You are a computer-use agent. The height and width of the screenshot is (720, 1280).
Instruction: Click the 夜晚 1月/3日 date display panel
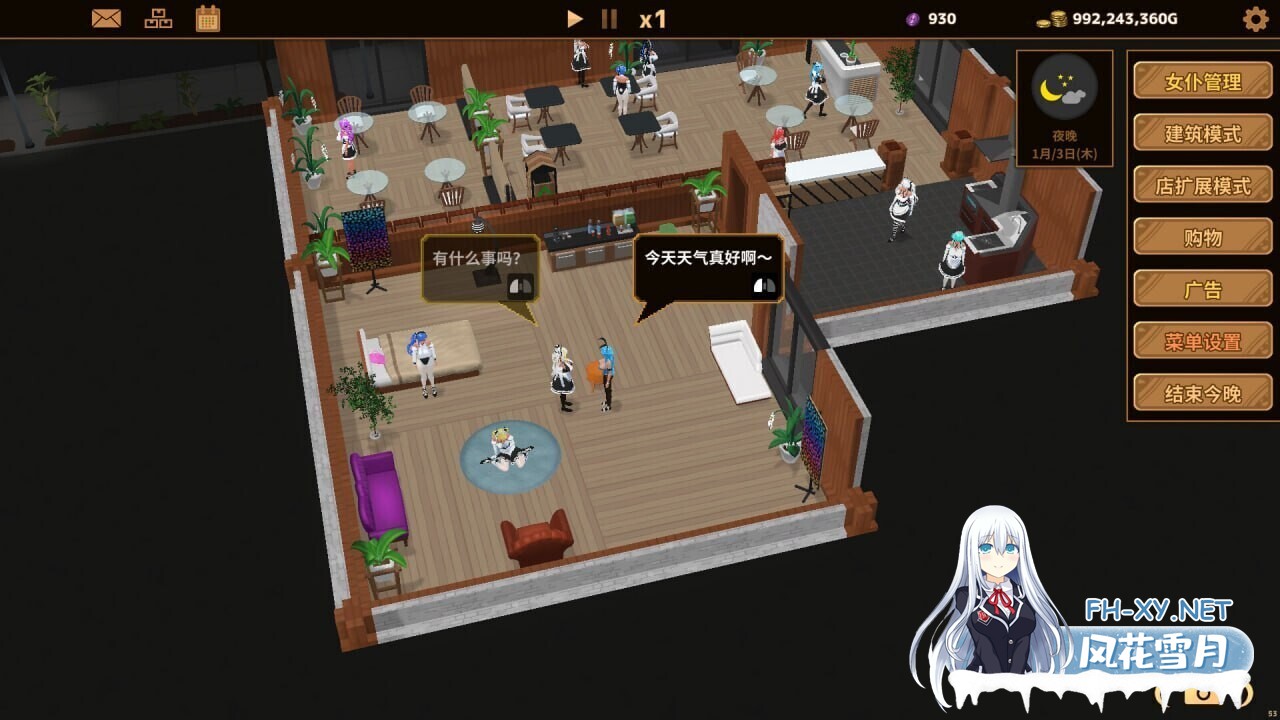click(x=1062, y=142)
